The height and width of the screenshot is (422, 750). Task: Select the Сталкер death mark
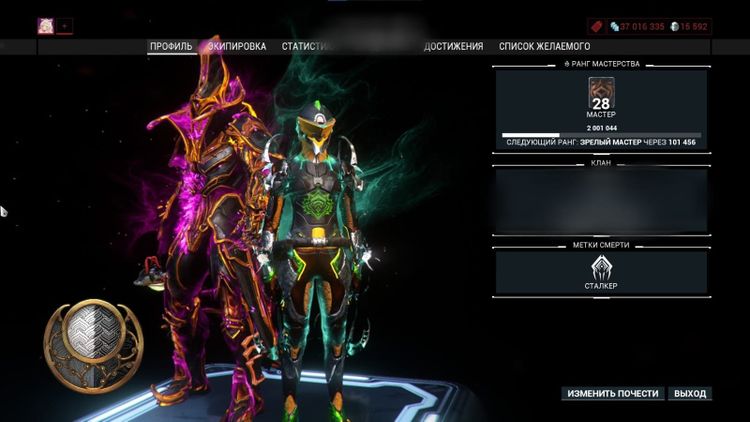[601, 271]
